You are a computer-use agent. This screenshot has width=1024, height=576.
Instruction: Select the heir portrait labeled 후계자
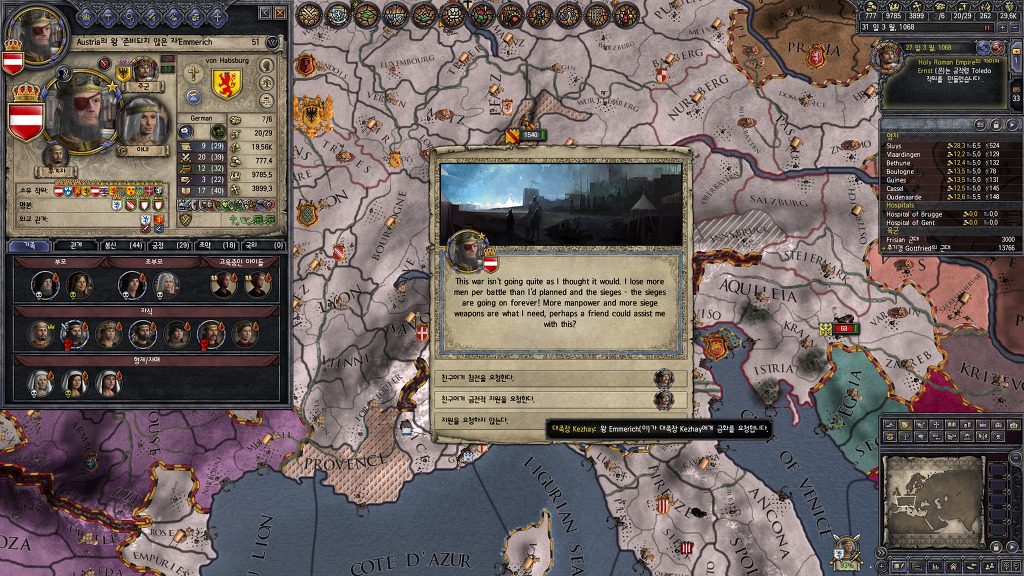tap(56, 156)
